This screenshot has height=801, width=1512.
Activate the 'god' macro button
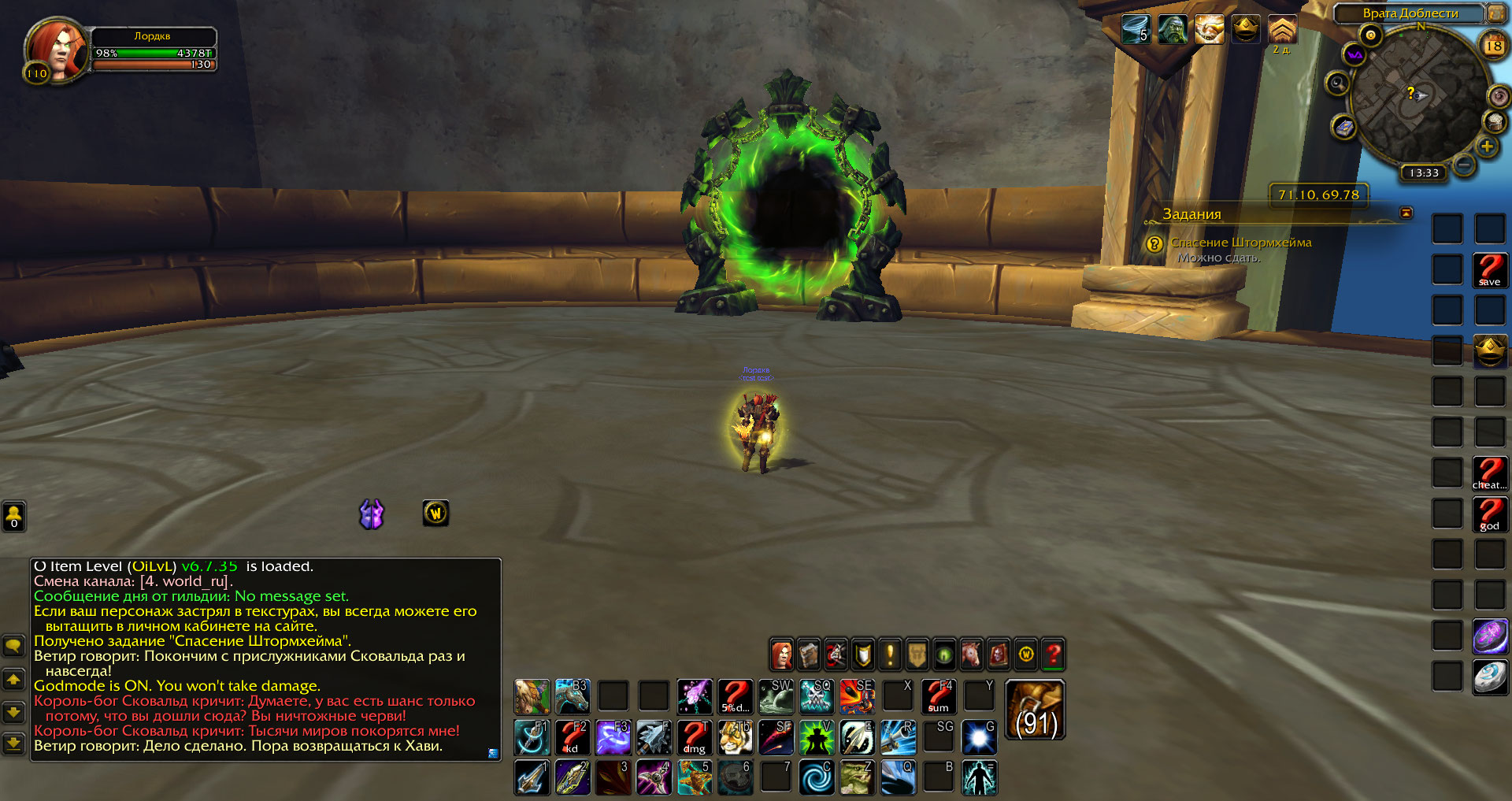tap(1490, 514)
